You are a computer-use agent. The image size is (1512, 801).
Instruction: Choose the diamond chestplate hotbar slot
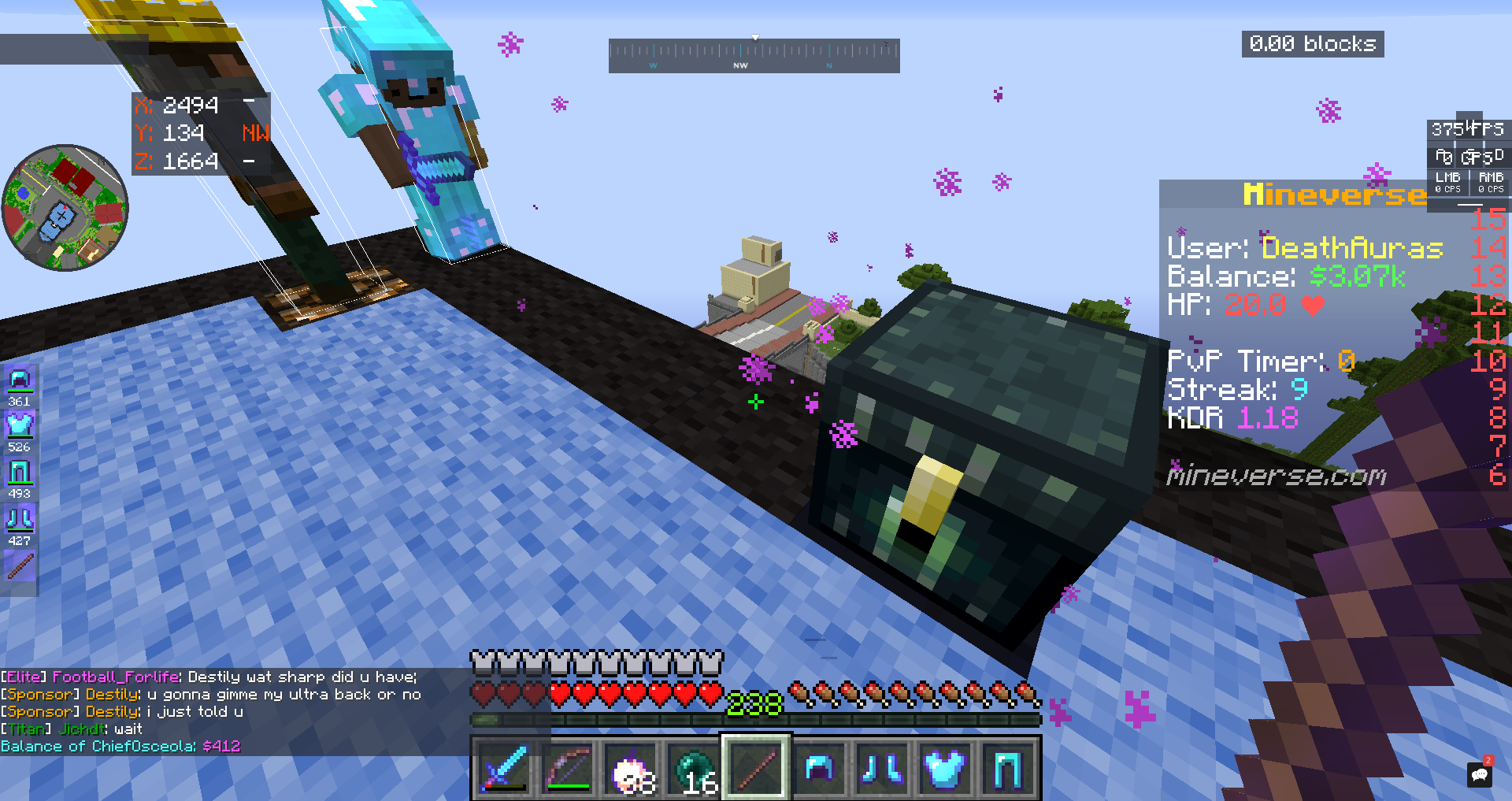tap(945, 768)
